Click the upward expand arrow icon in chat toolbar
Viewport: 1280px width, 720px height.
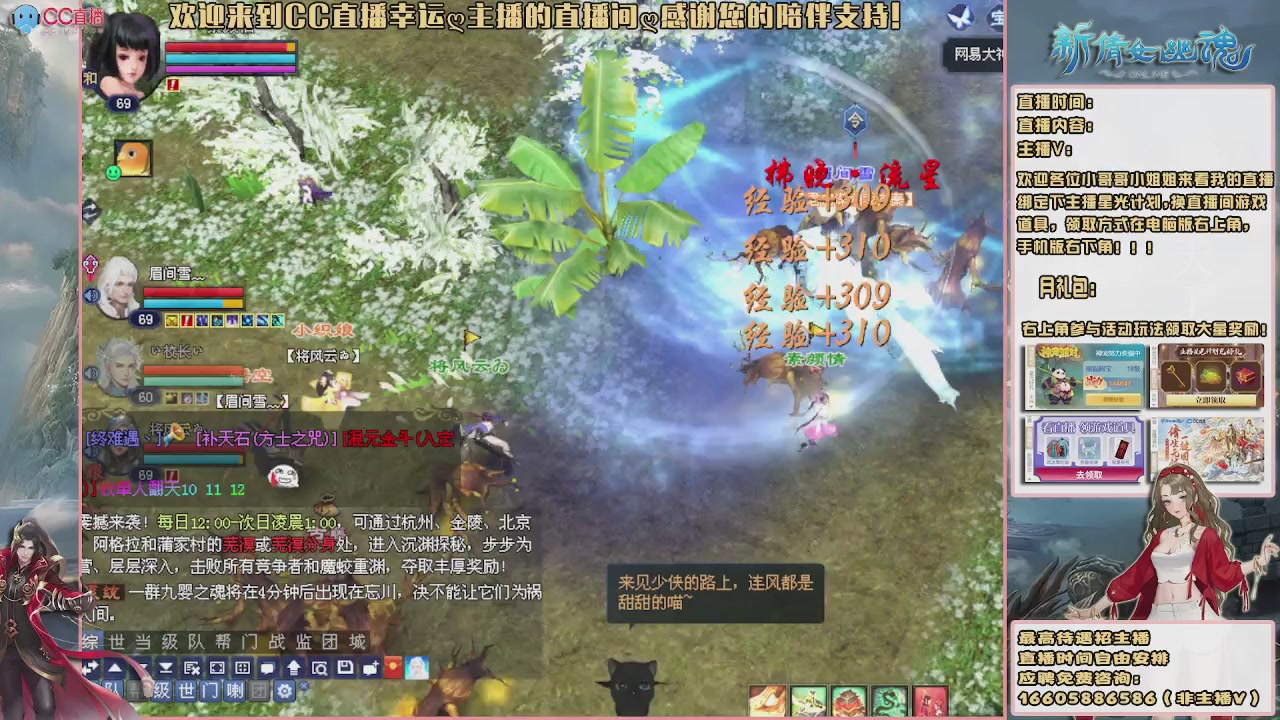[x=294, y=668]
